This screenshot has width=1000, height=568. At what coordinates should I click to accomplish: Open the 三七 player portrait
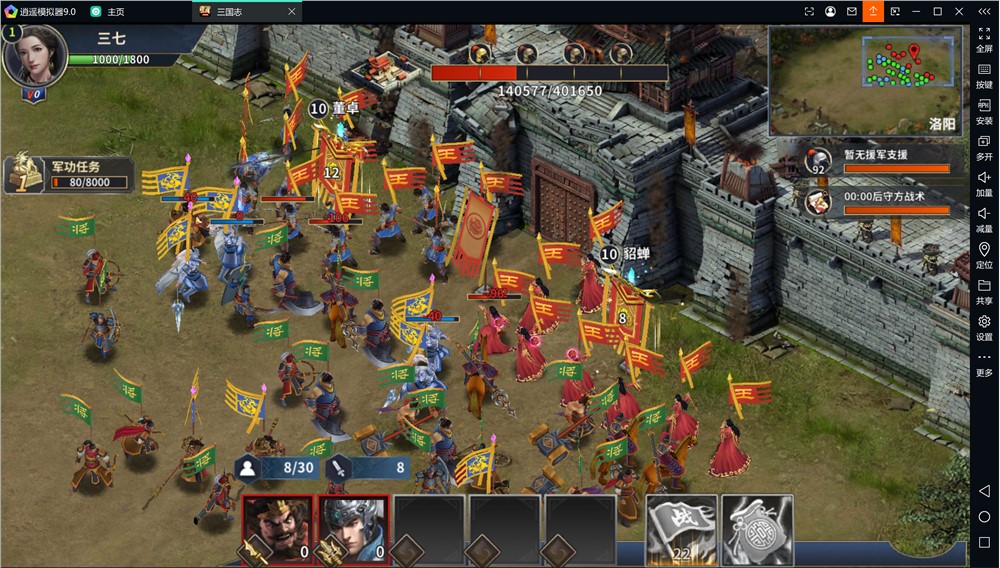click(x=33, y=56)
